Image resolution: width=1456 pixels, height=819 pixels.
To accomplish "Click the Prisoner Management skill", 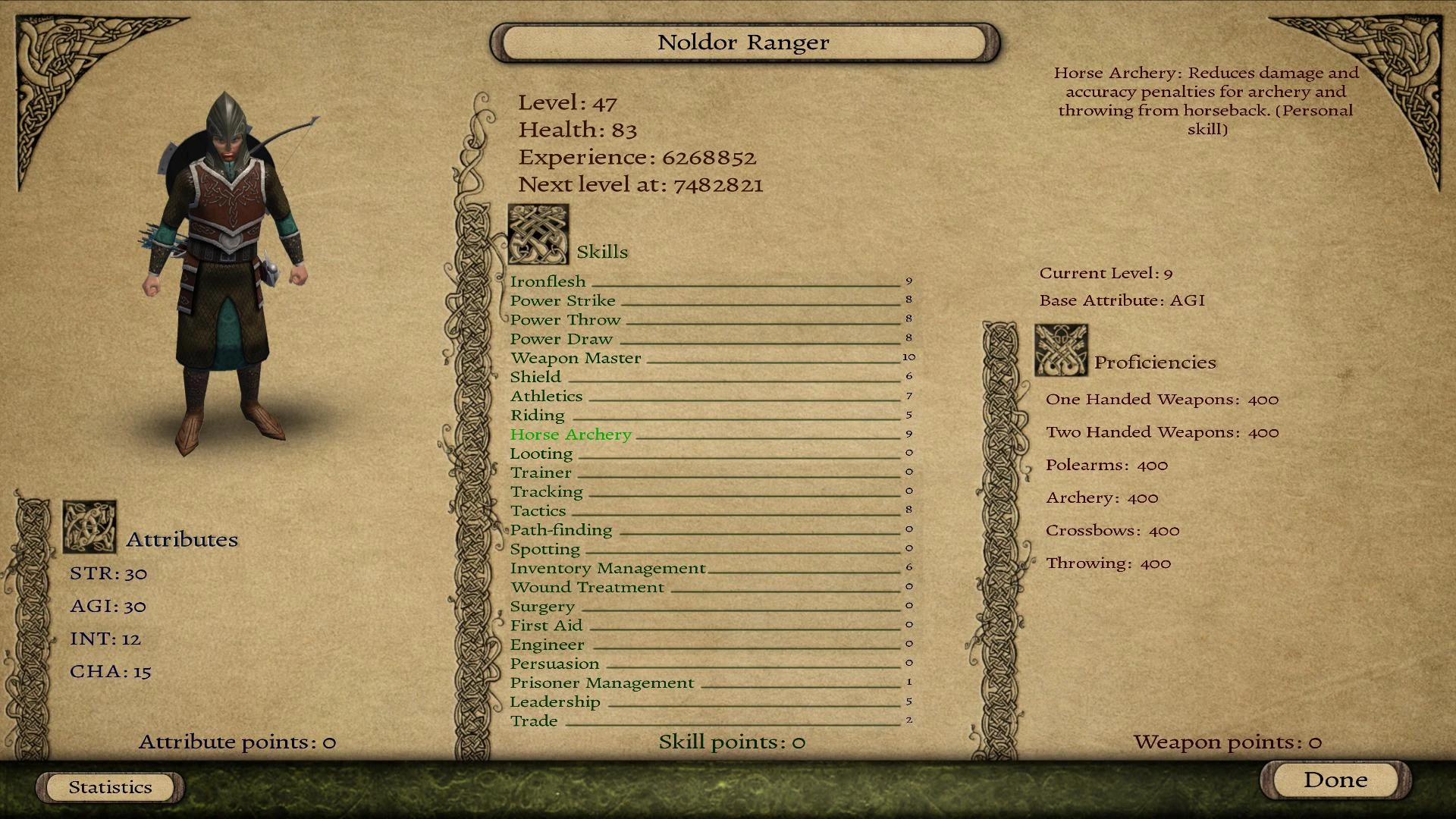I will [x=601, y=683].
